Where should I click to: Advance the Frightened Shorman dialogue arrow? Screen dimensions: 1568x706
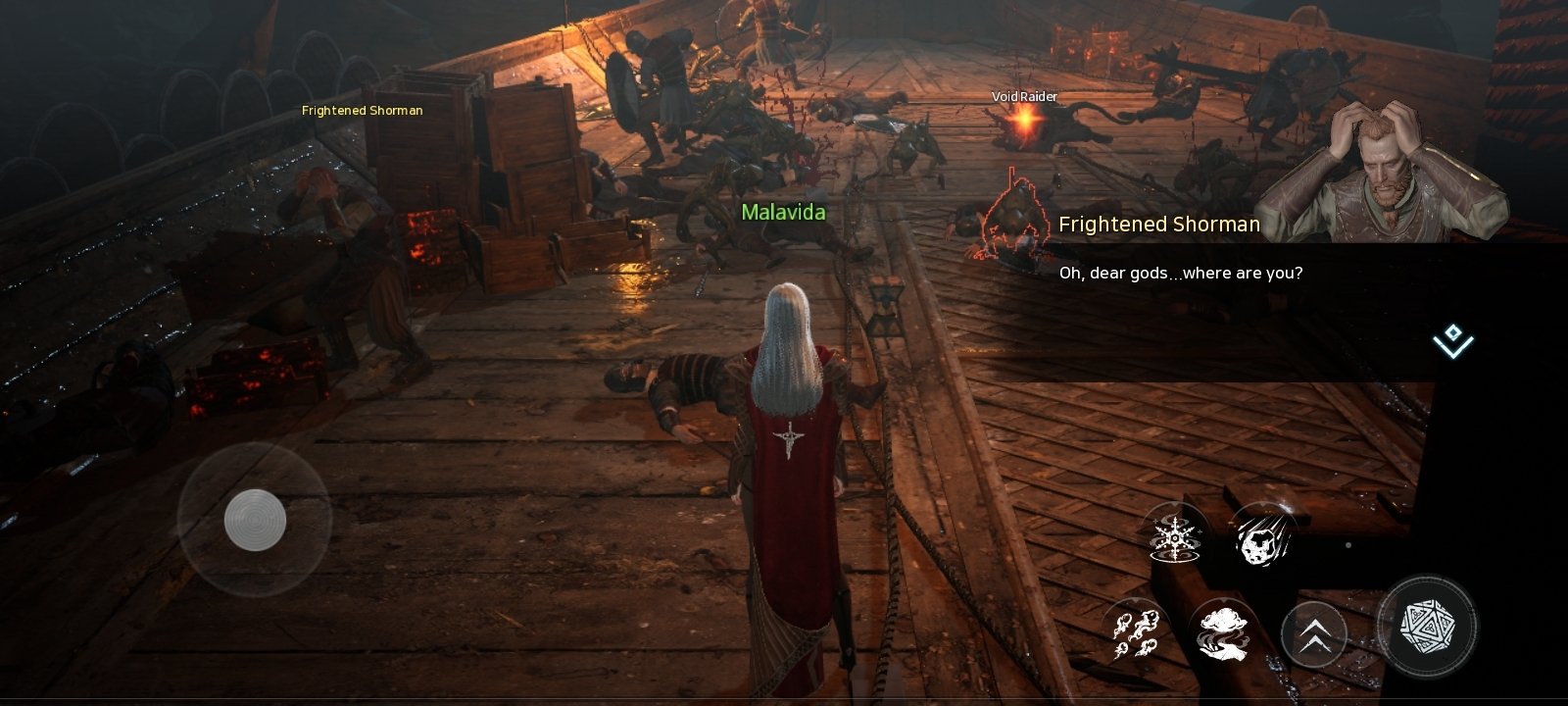click(1452, 341)
